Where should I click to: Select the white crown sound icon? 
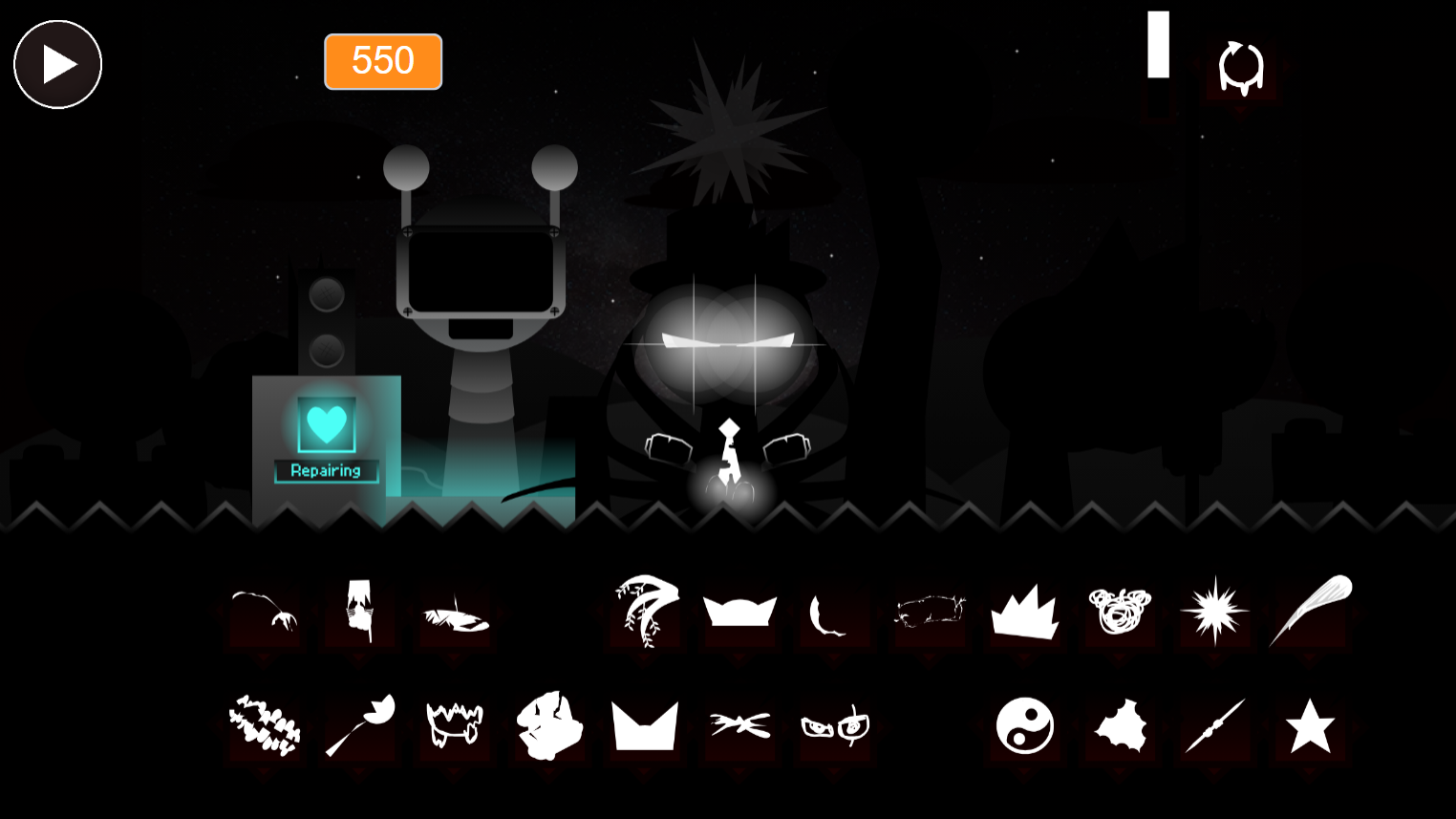pos(739,612)
